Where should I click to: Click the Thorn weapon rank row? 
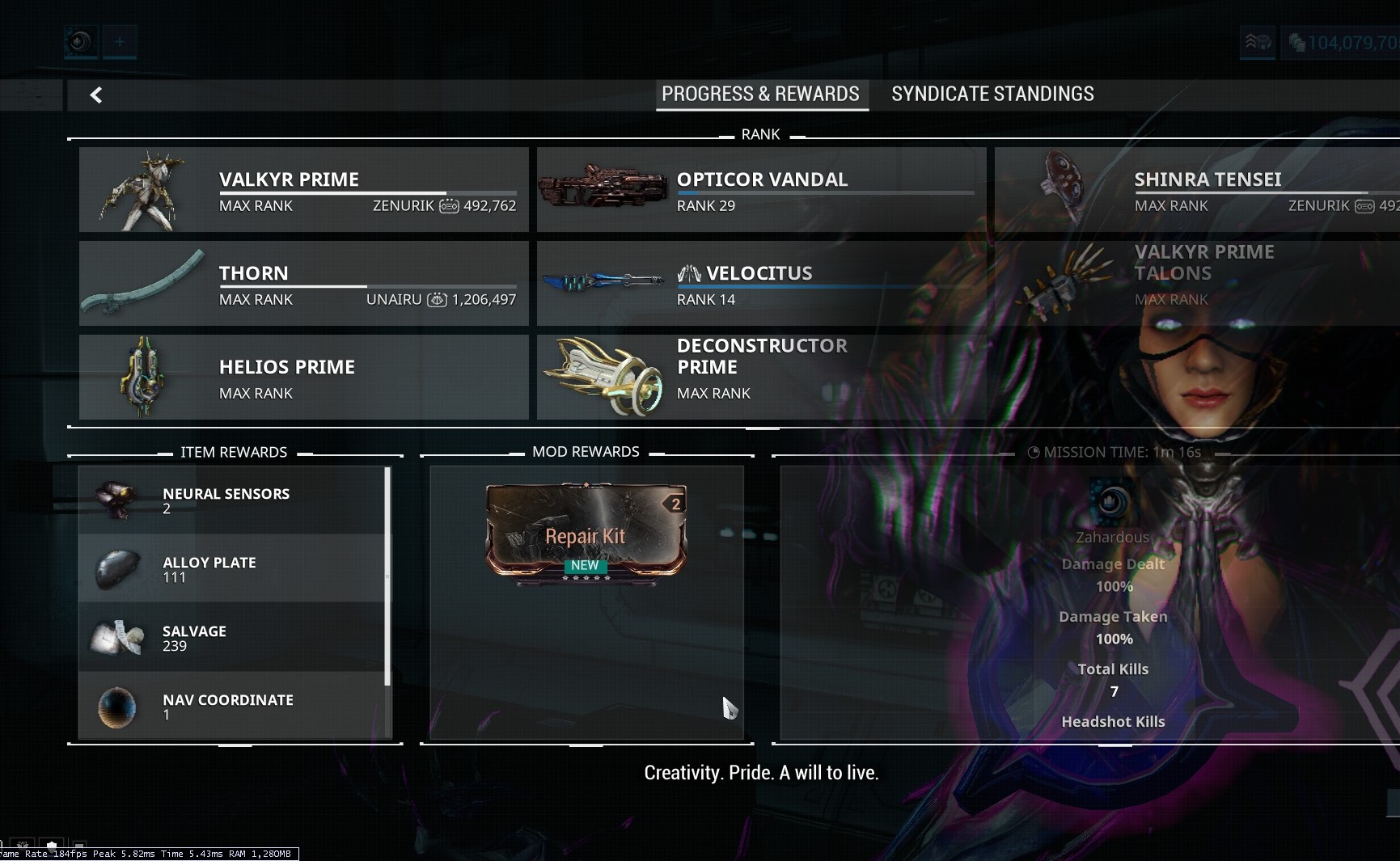304,284
